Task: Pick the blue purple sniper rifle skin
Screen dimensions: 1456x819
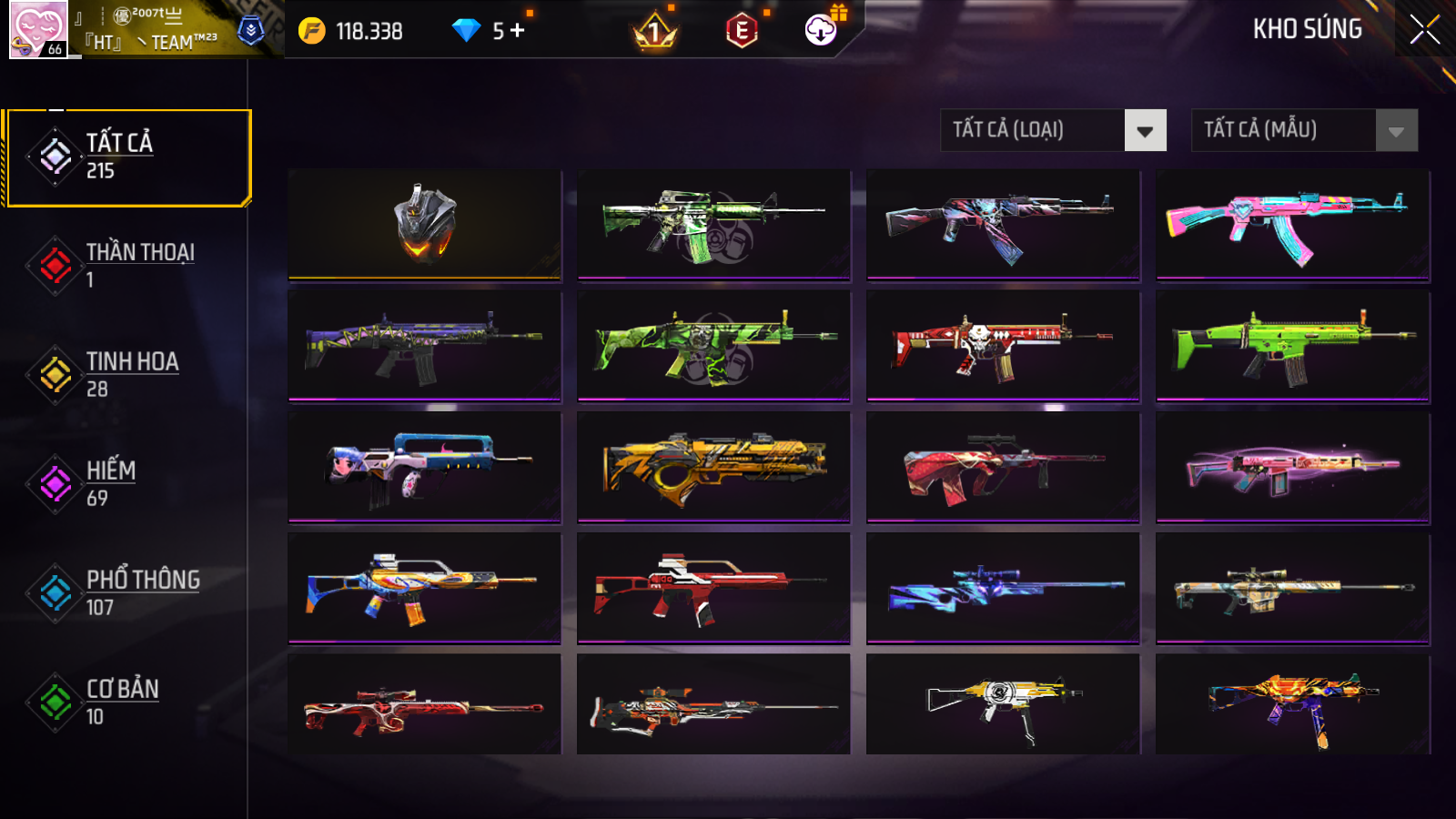Action: click(1003, 588)
